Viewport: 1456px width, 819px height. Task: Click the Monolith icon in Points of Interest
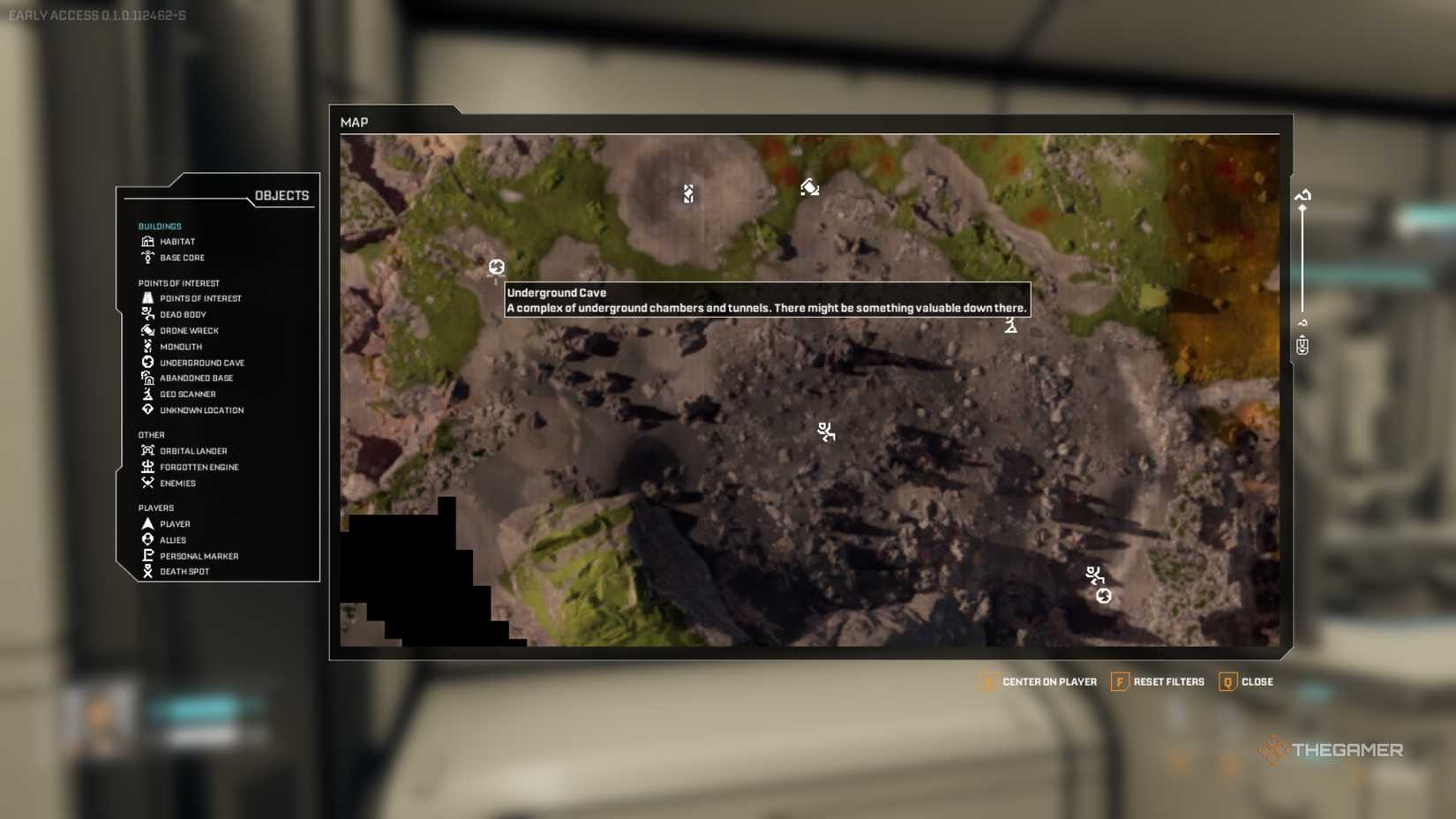coord(149,346)
